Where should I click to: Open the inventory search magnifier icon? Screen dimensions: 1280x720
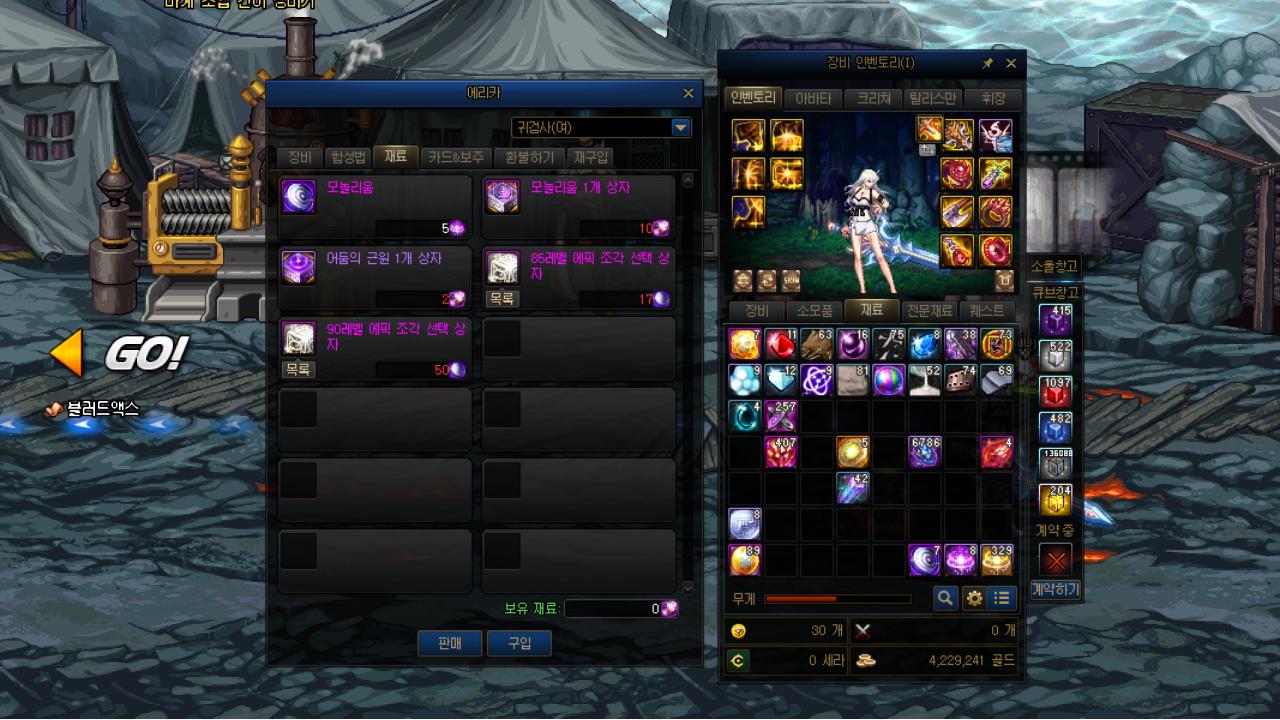[x=944, y=598]
